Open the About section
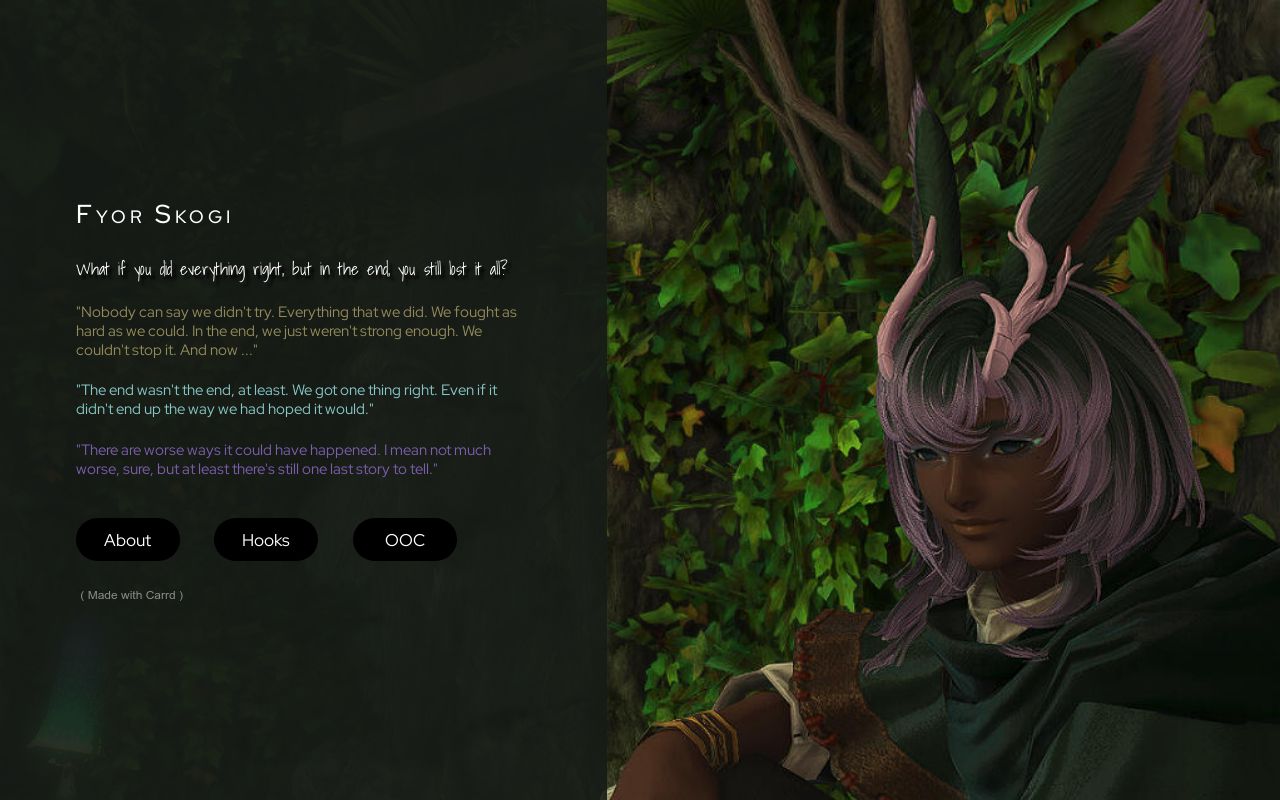The height and width of the screenshot is (800, 1280). 128,540
